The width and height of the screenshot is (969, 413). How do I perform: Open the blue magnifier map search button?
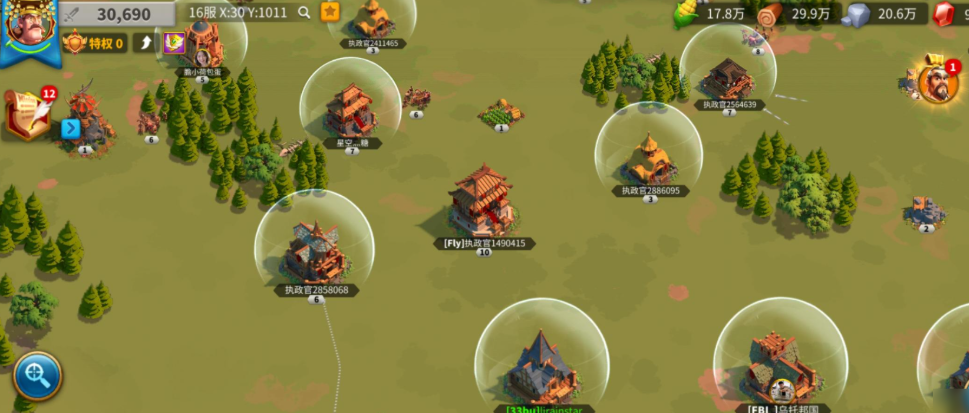point(37,376)
